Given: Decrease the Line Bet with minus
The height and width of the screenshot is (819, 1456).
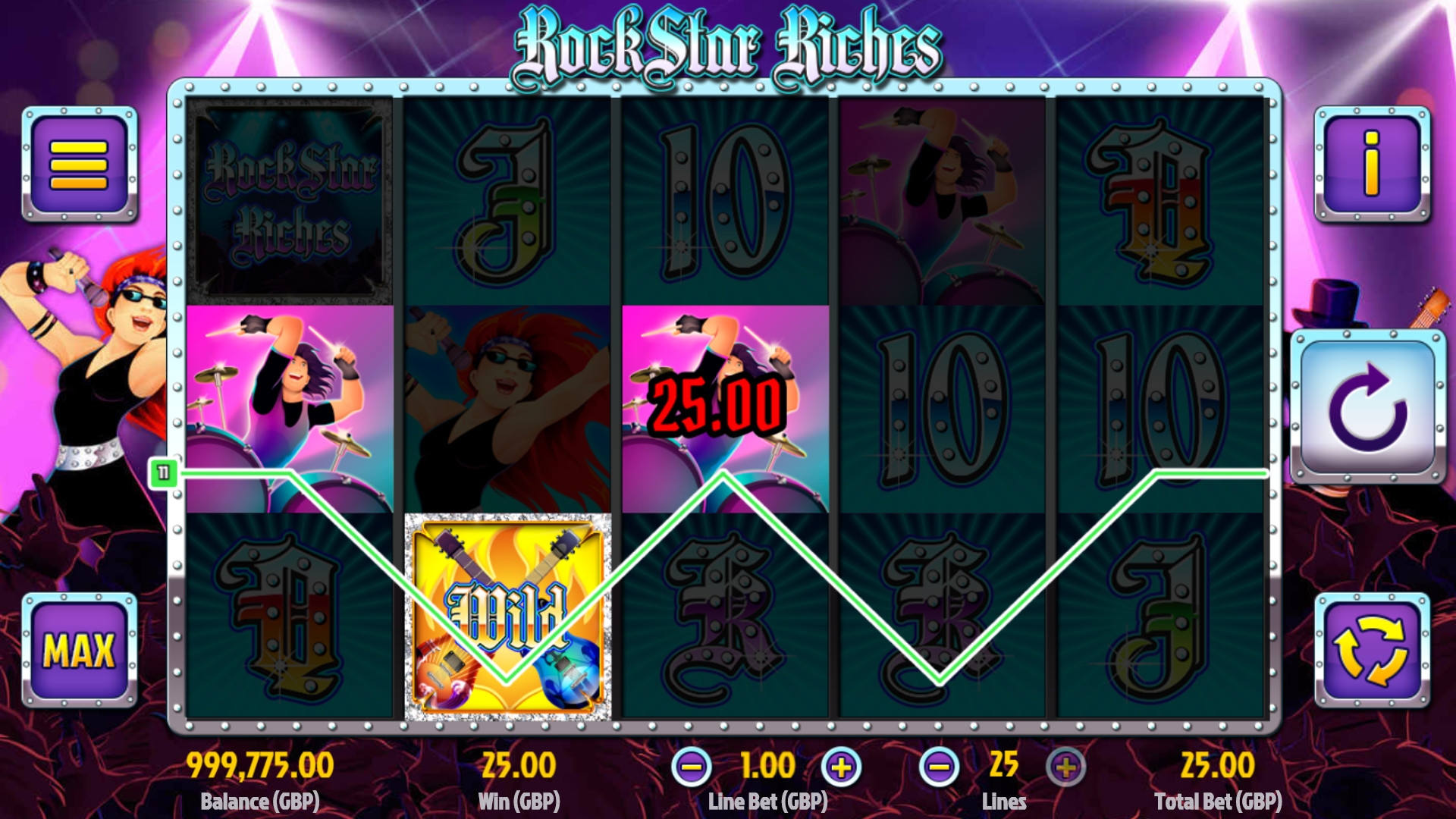Looking at the screenshot, I should pyautogui.click(x=691, y=767).
